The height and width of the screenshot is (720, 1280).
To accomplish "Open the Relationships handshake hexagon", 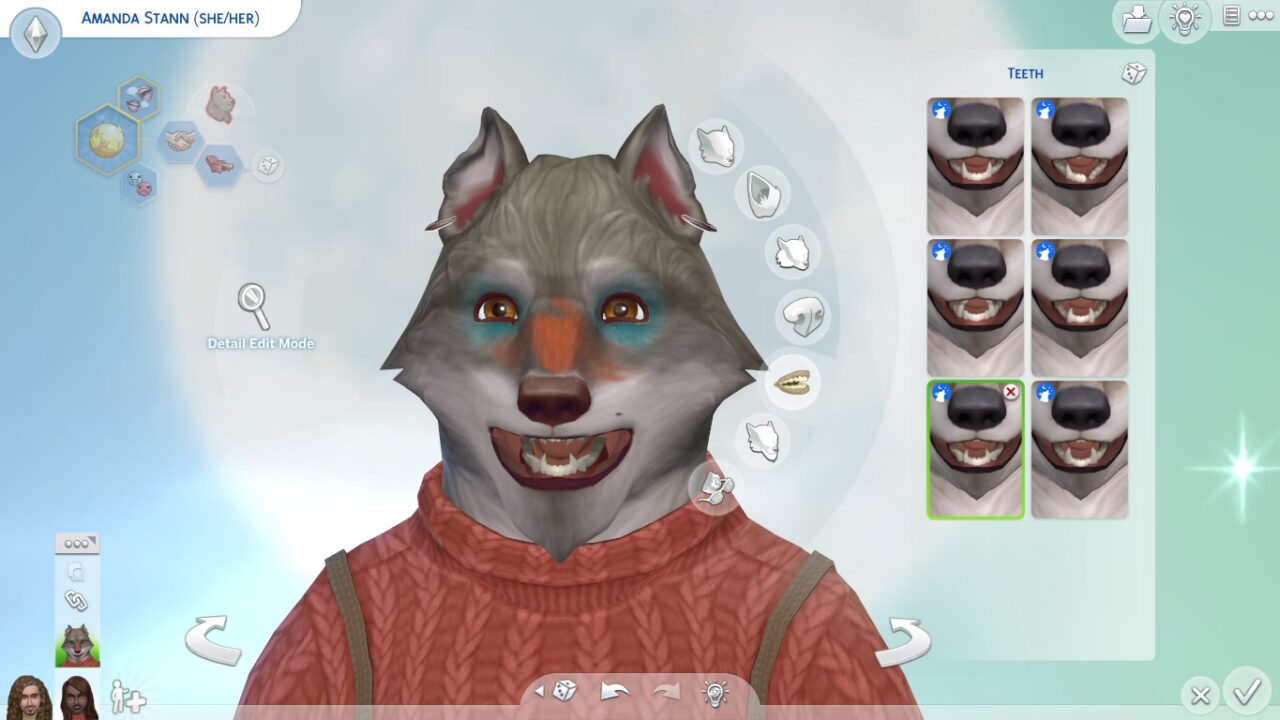I will 183,140.
